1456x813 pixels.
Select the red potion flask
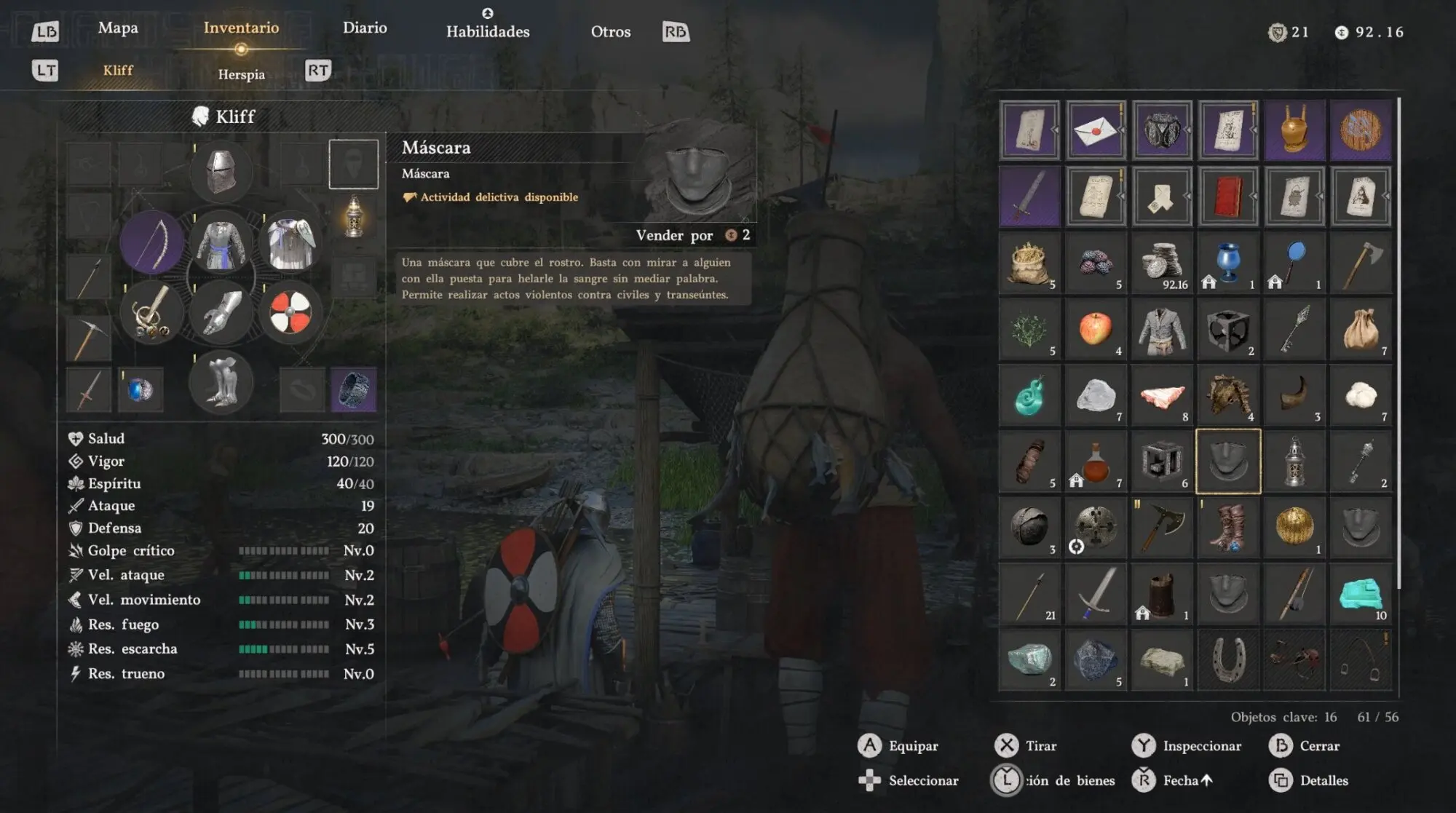coord(1096,462)
